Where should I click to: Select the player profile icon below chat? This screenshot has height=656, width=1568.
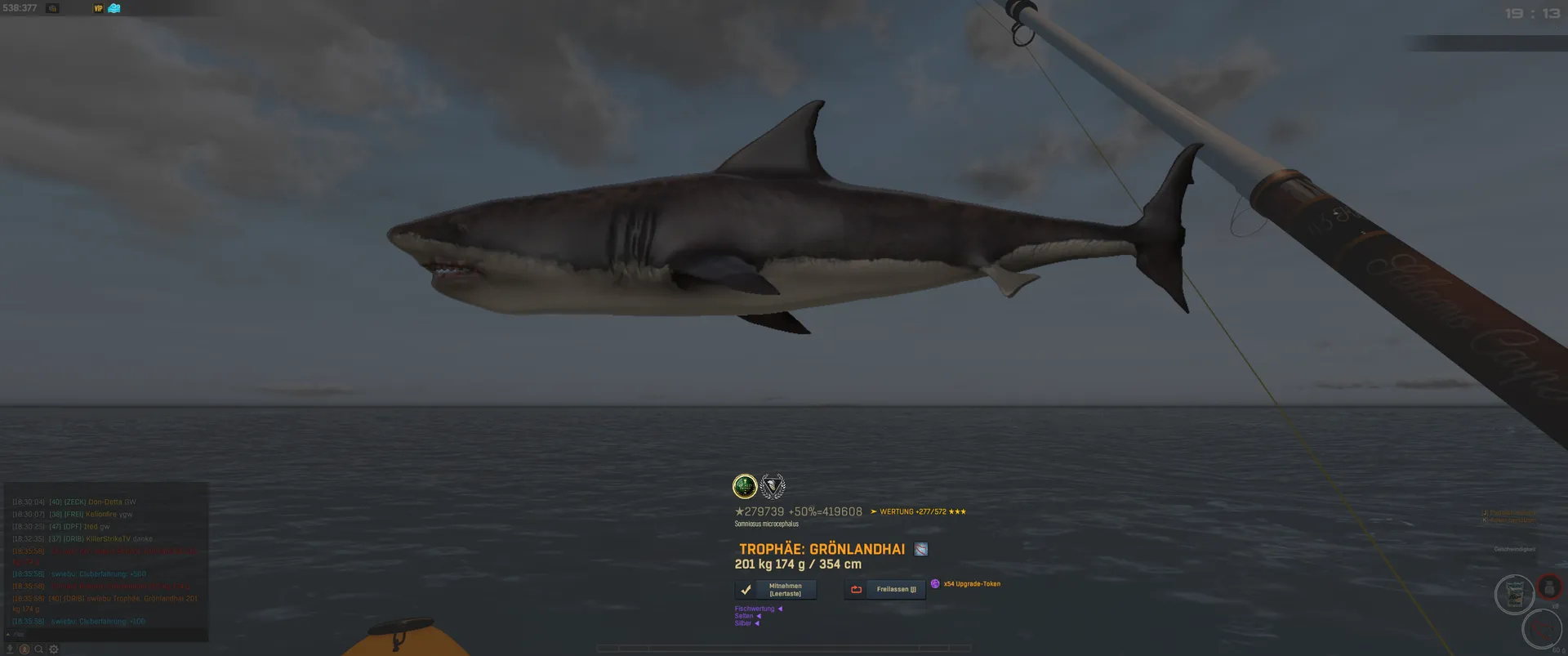click(24, 649)
